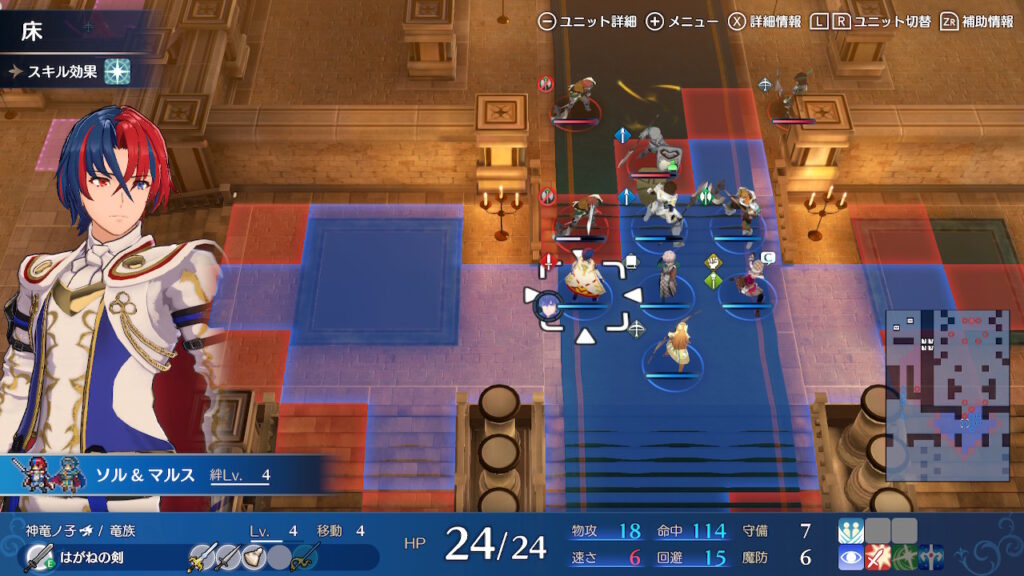This screenshot has height=576, width=1024.
Task: Select the dark blue emblem skill icon
Action: click(x=930, y=557)
